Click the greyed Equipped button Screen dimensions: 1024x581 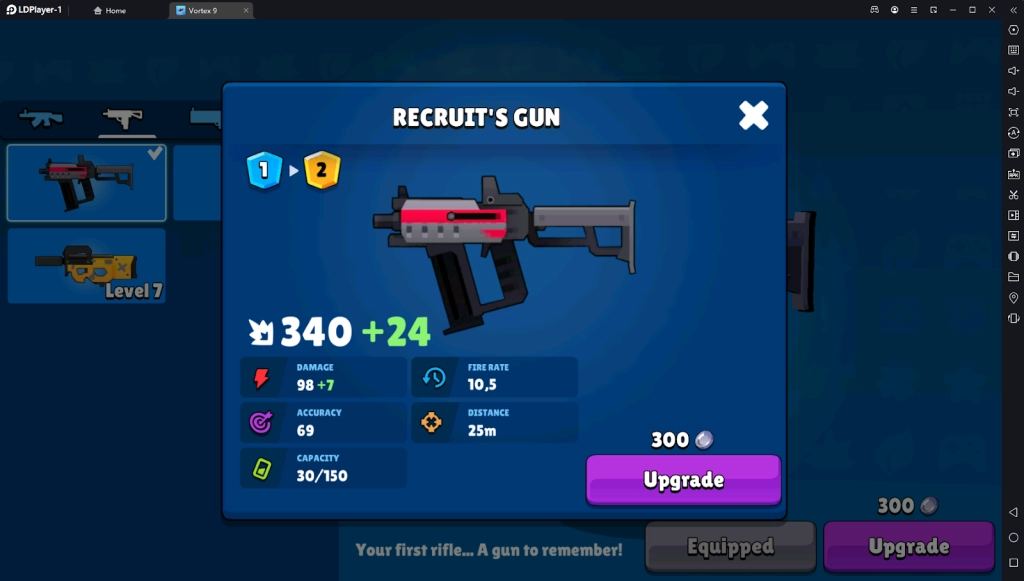coord(730,546)
